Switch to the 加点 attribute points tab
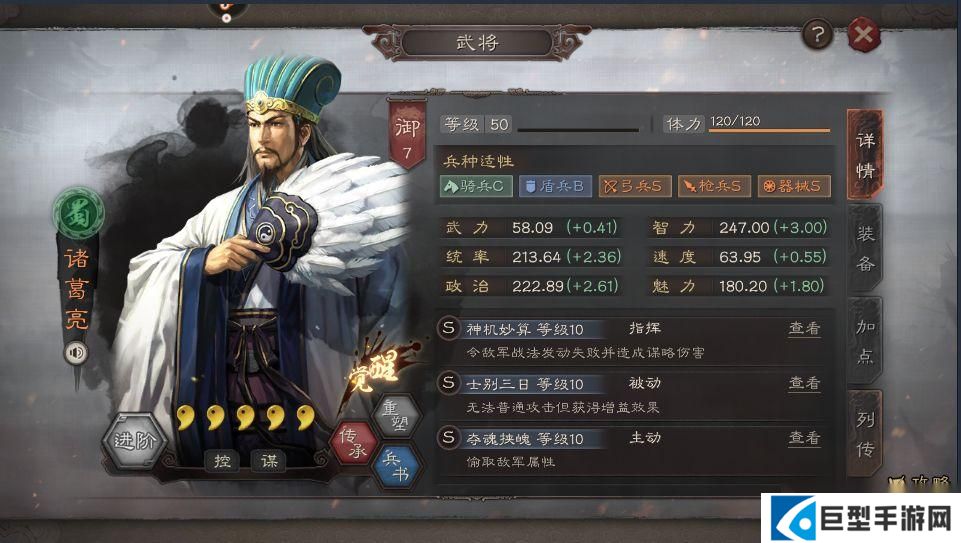 [866, 340]
